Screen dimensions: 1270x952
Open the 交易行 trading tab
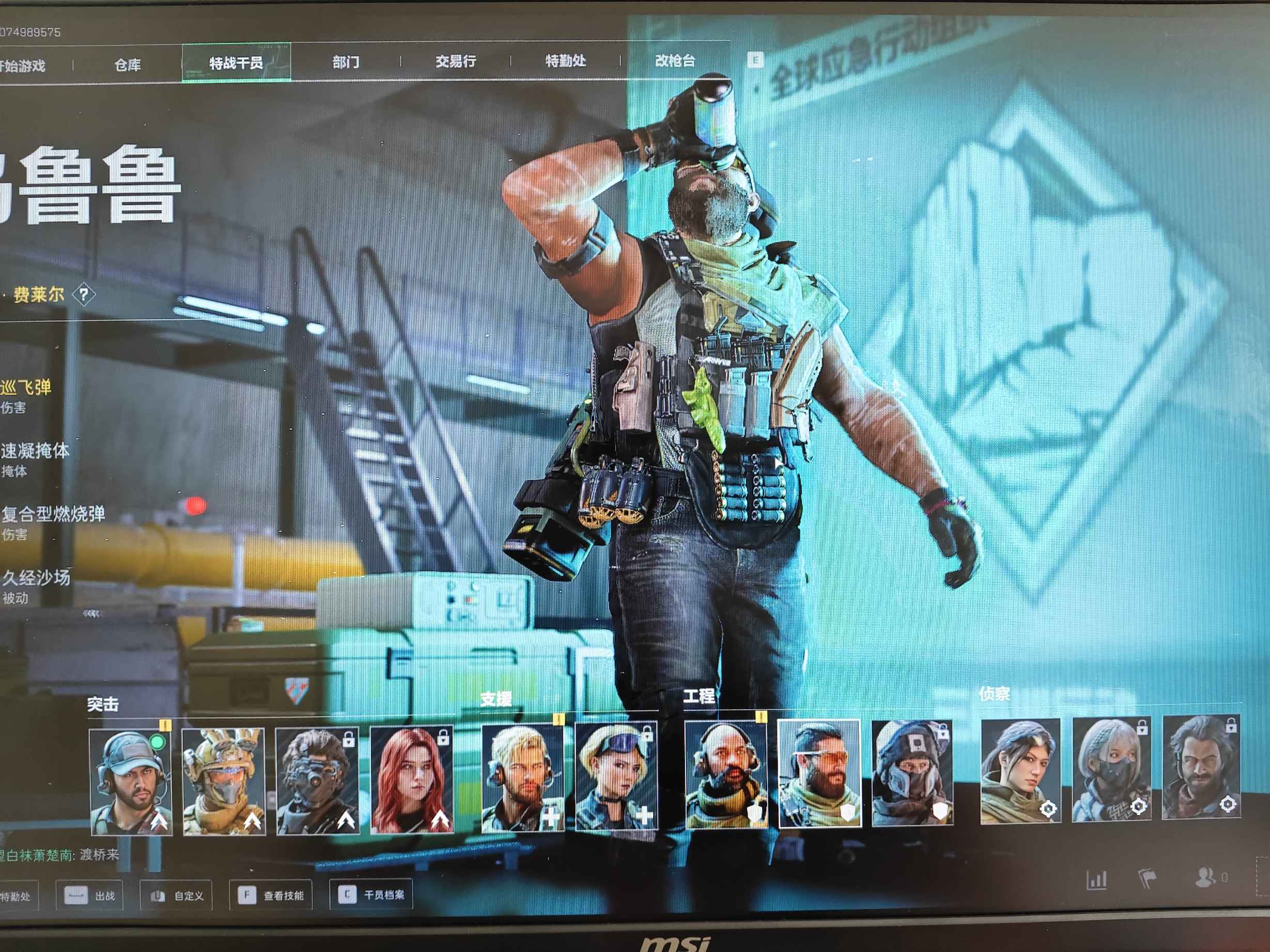tap(455, 61)
